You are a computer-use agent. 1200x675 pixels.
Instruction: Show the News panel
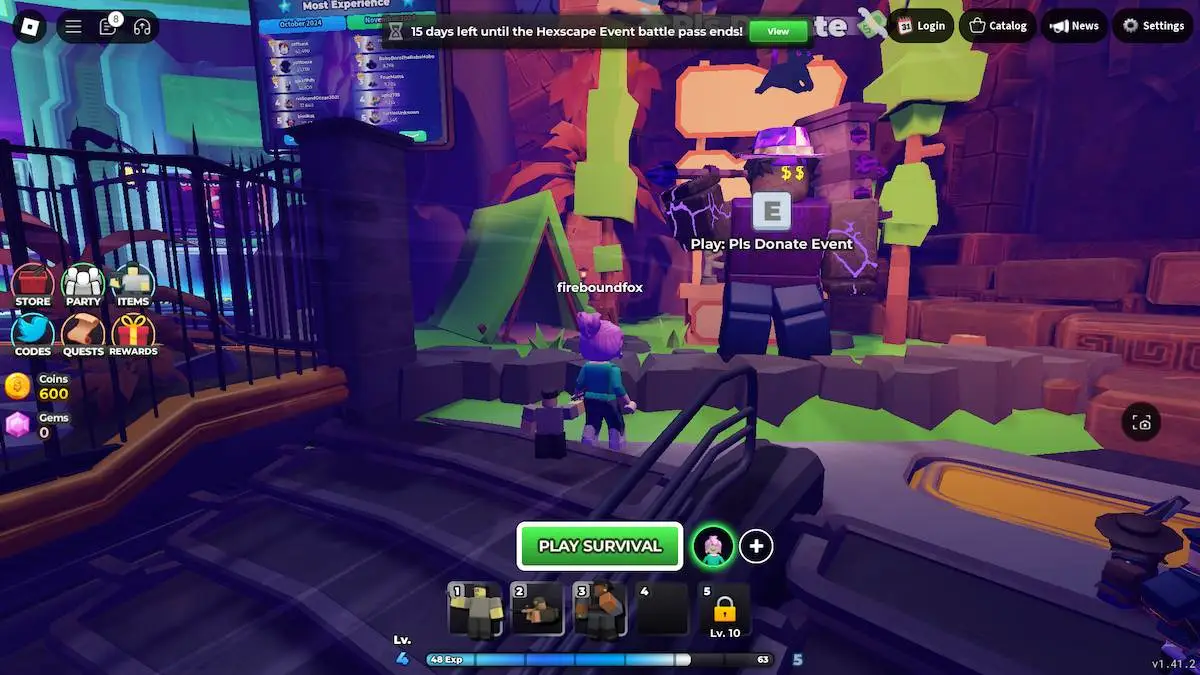tap(1074, 26)
